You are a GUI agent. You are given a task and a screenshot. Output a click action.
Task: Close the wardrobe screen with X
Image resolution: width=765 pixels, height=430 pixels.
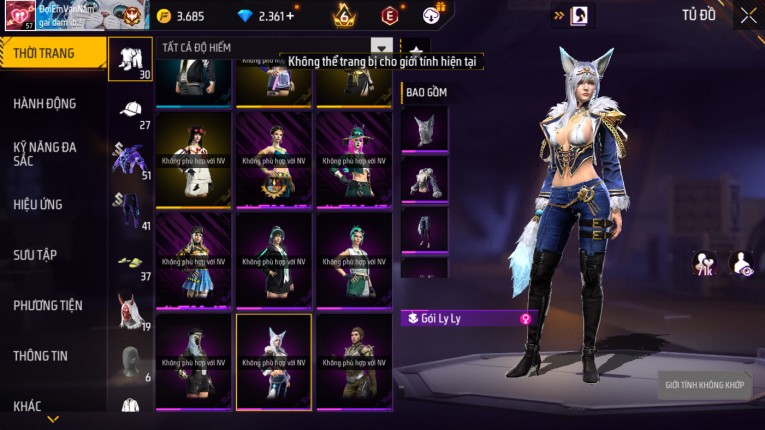click(x=748, y=15)
